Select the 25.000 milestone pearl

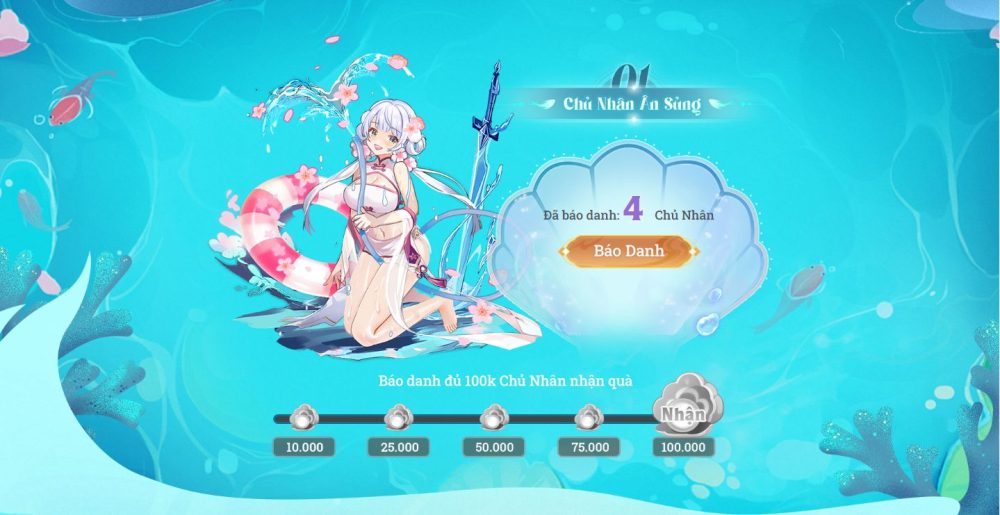399,417
